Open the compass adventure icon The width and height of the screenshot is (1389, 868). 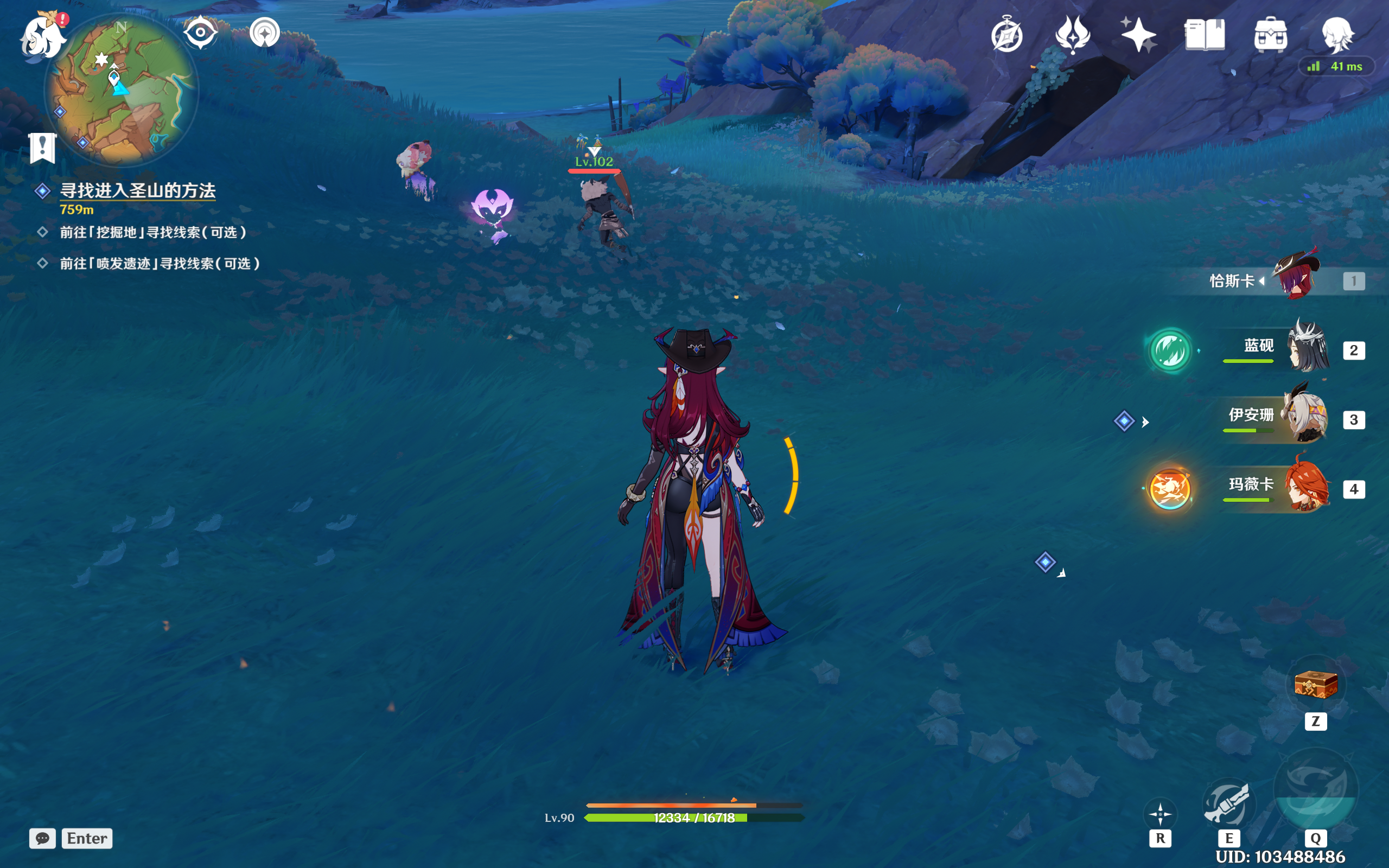coord(1006,35)
